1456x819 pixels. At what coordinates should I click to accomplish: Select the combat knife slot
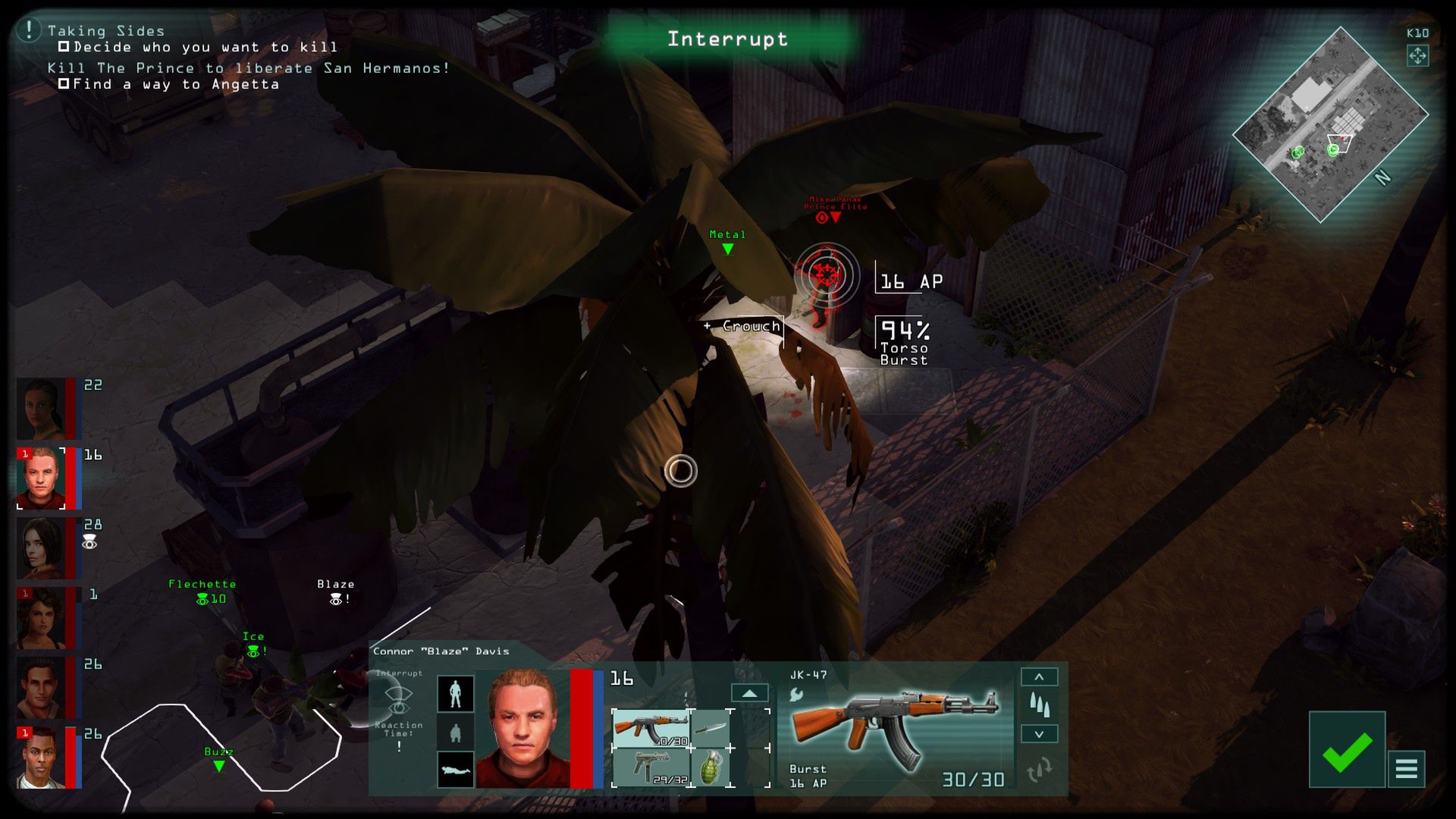pos(711,729)
